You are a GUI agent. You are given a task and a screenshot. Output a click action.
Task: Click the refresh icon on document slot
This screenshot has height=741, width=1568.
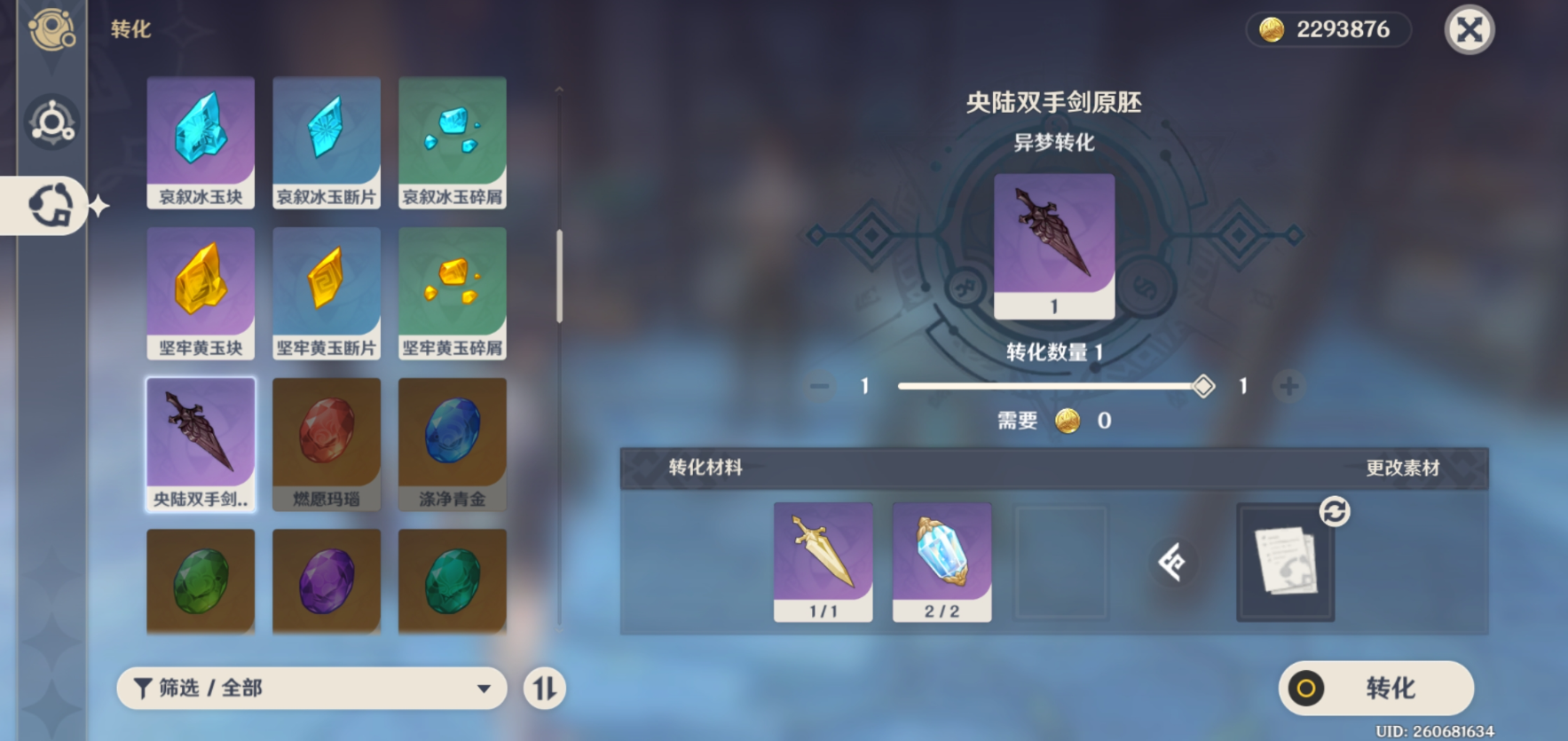point(1334,512)
